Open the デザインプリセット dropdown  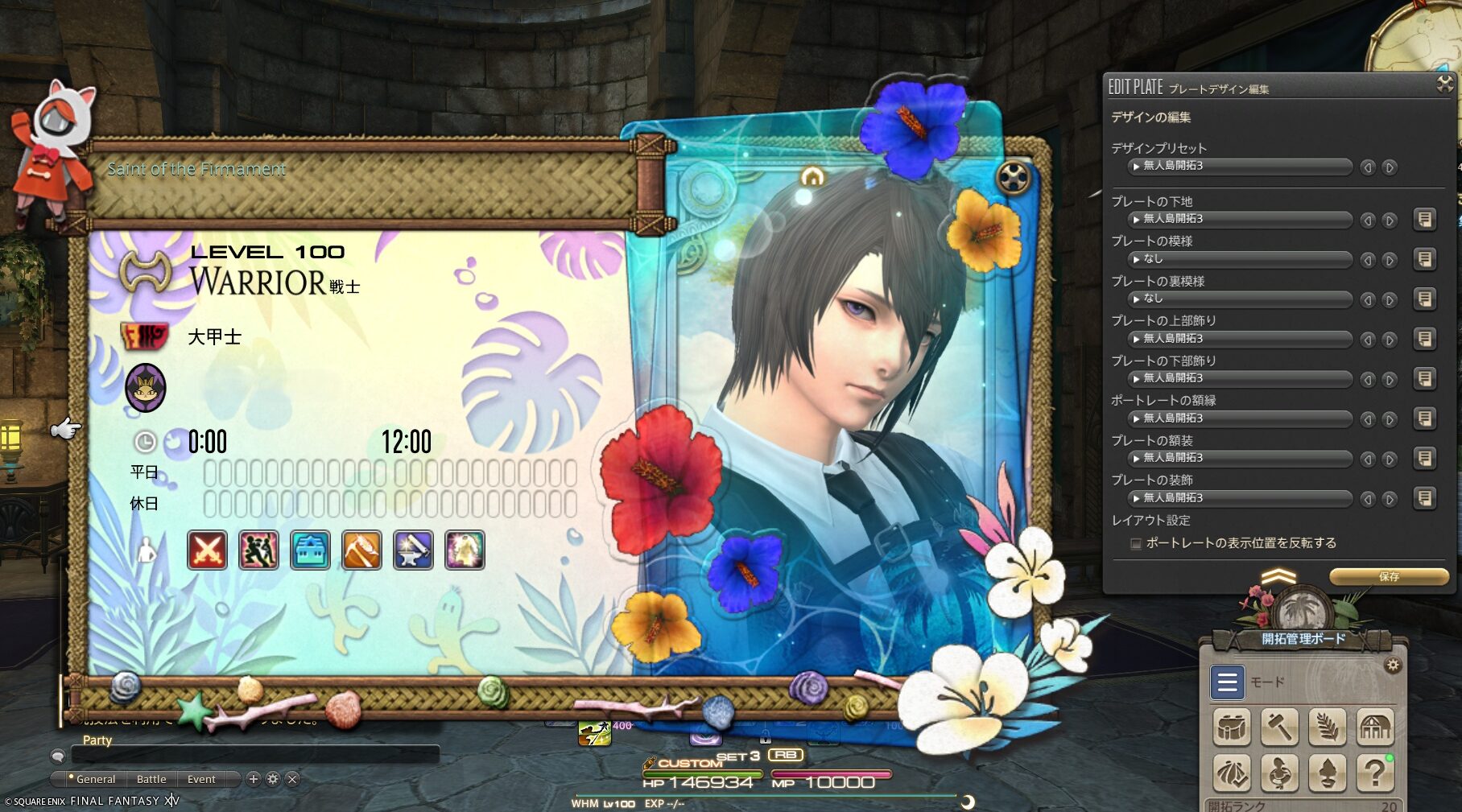[x=1240, y=167]
